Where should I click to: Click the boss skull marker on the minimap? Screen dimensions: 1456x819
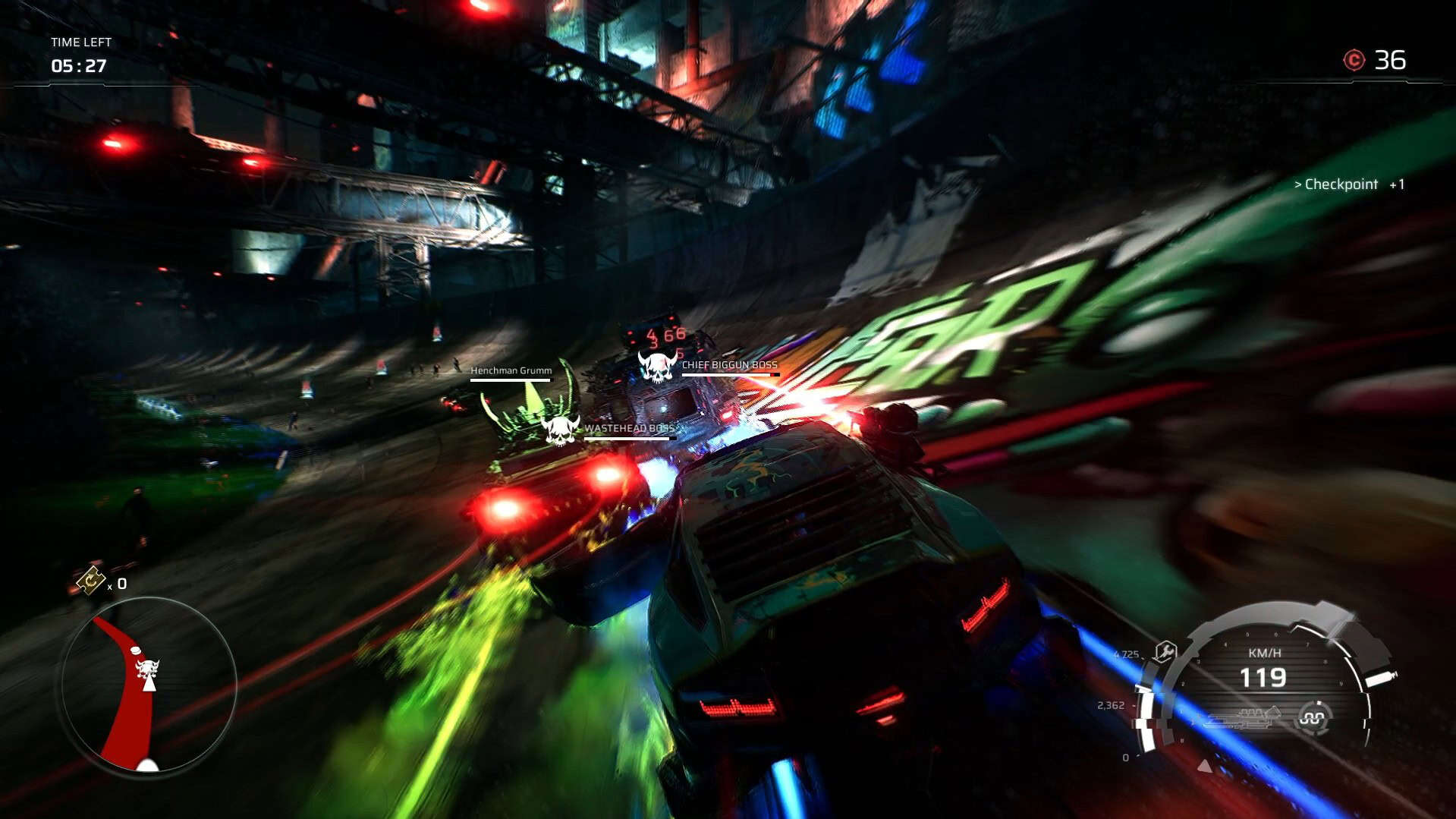click(147, 669)
